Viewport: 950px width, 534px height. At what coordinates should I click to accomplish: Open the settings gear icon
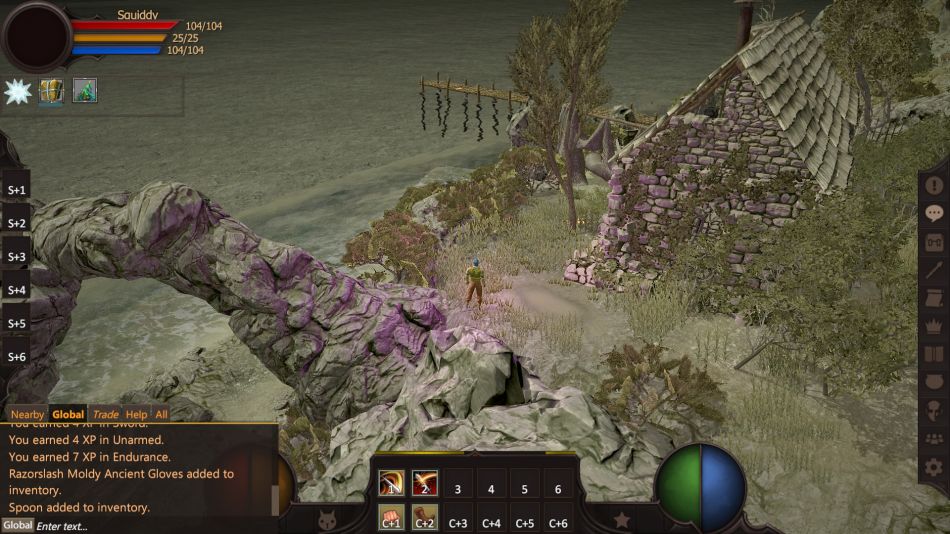point(934,466)
